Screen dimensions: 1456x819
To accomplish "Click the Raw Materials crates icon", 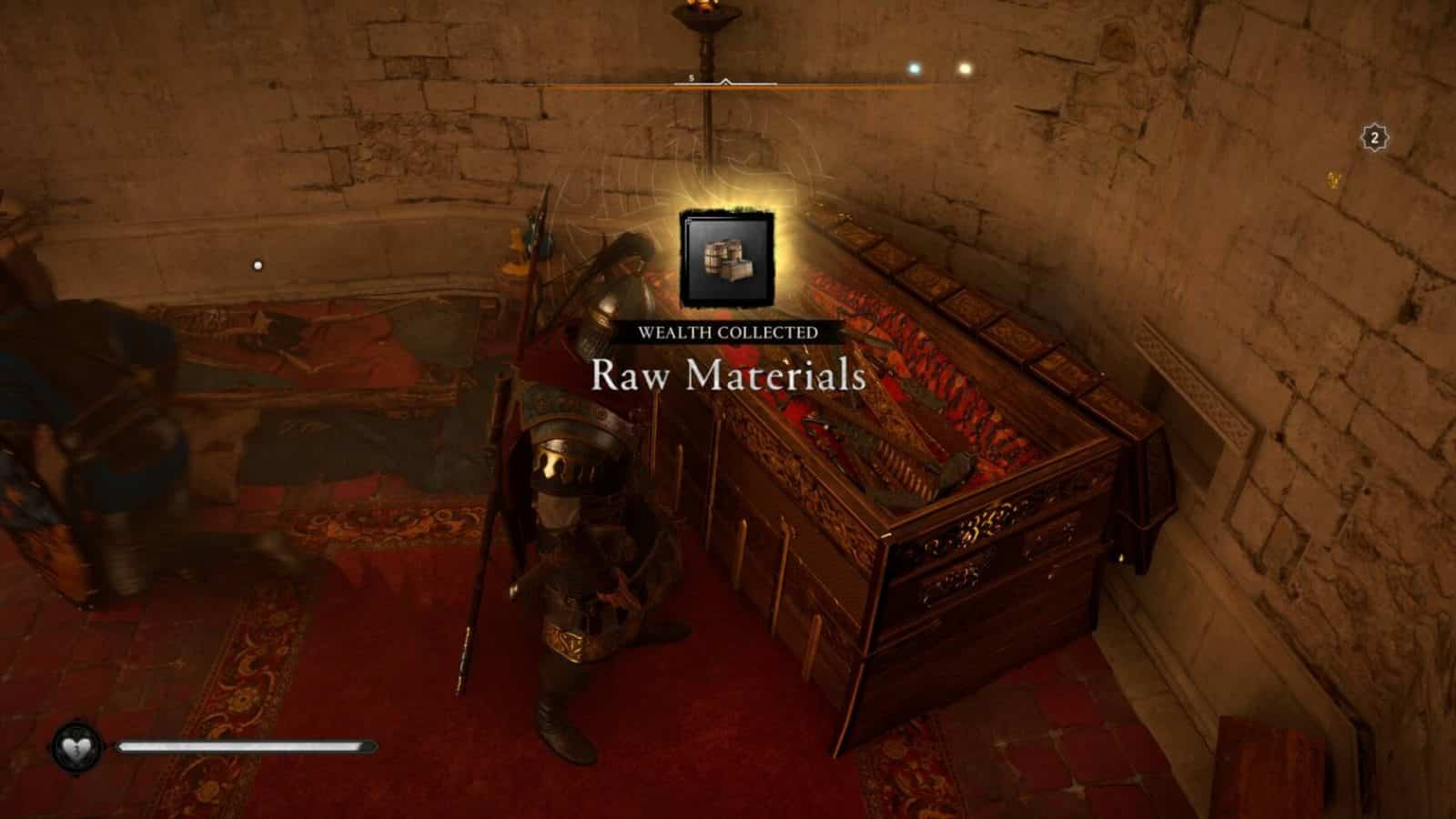I will (x=727, y=258).
